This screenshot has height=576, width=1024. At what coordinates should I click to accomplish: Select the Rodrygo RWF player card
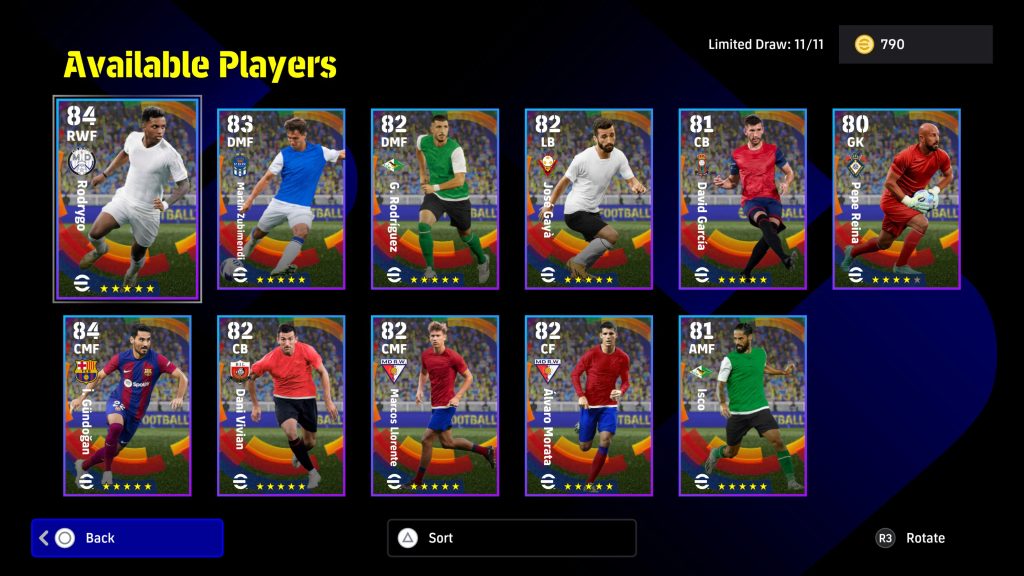[127, 198]
